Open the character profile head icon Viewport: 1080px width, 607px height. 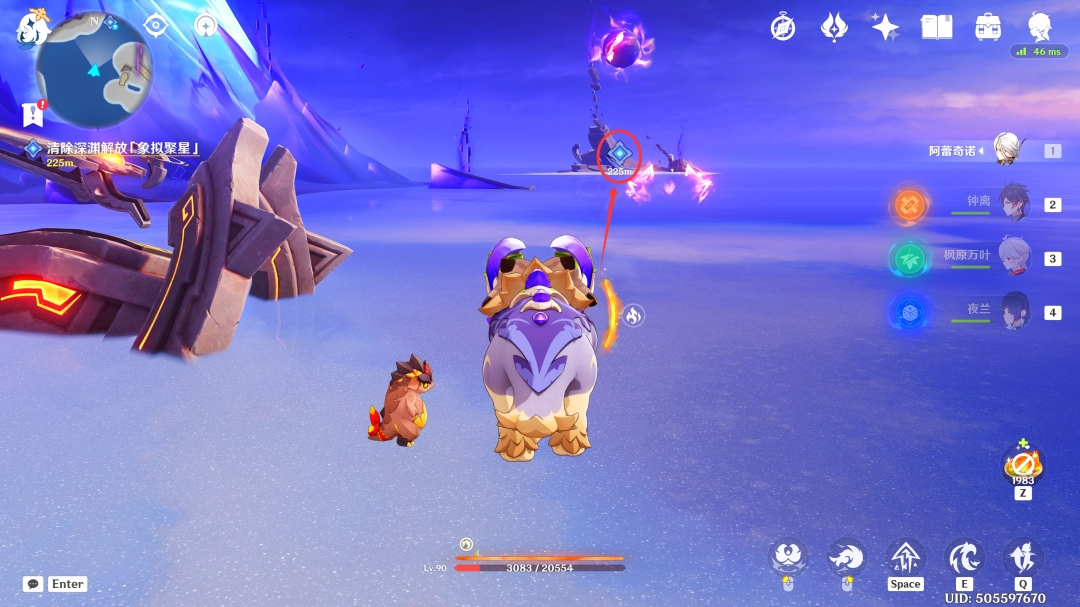1040,27
